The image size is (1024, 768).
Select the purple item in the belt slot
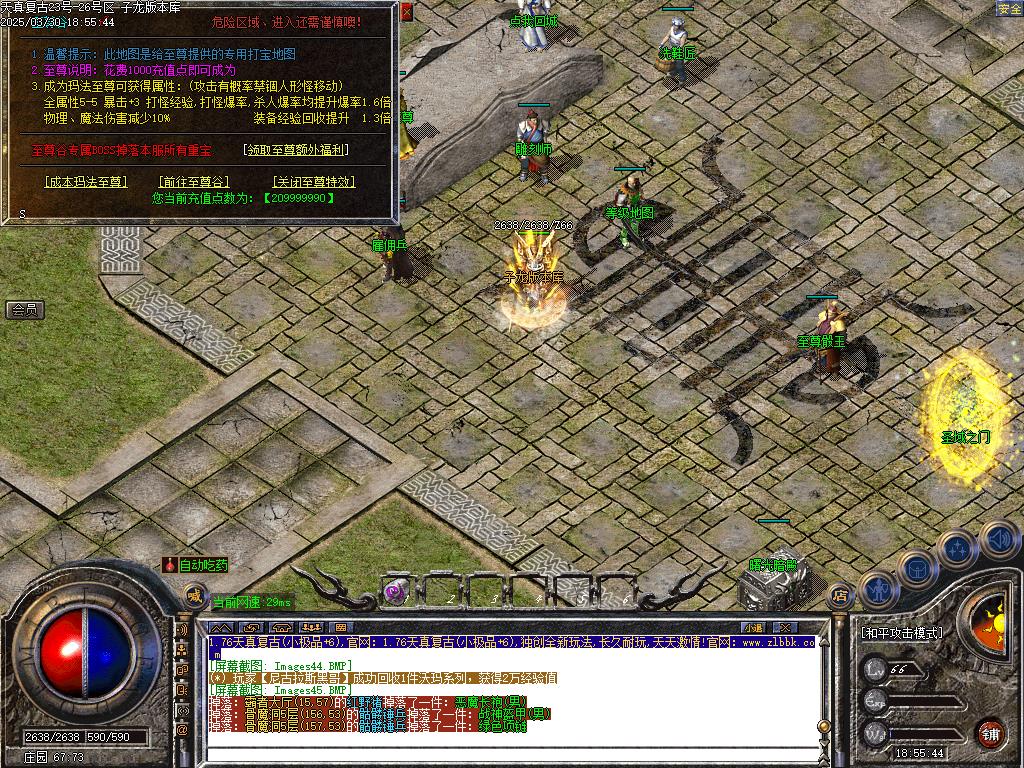pos(396,592)
